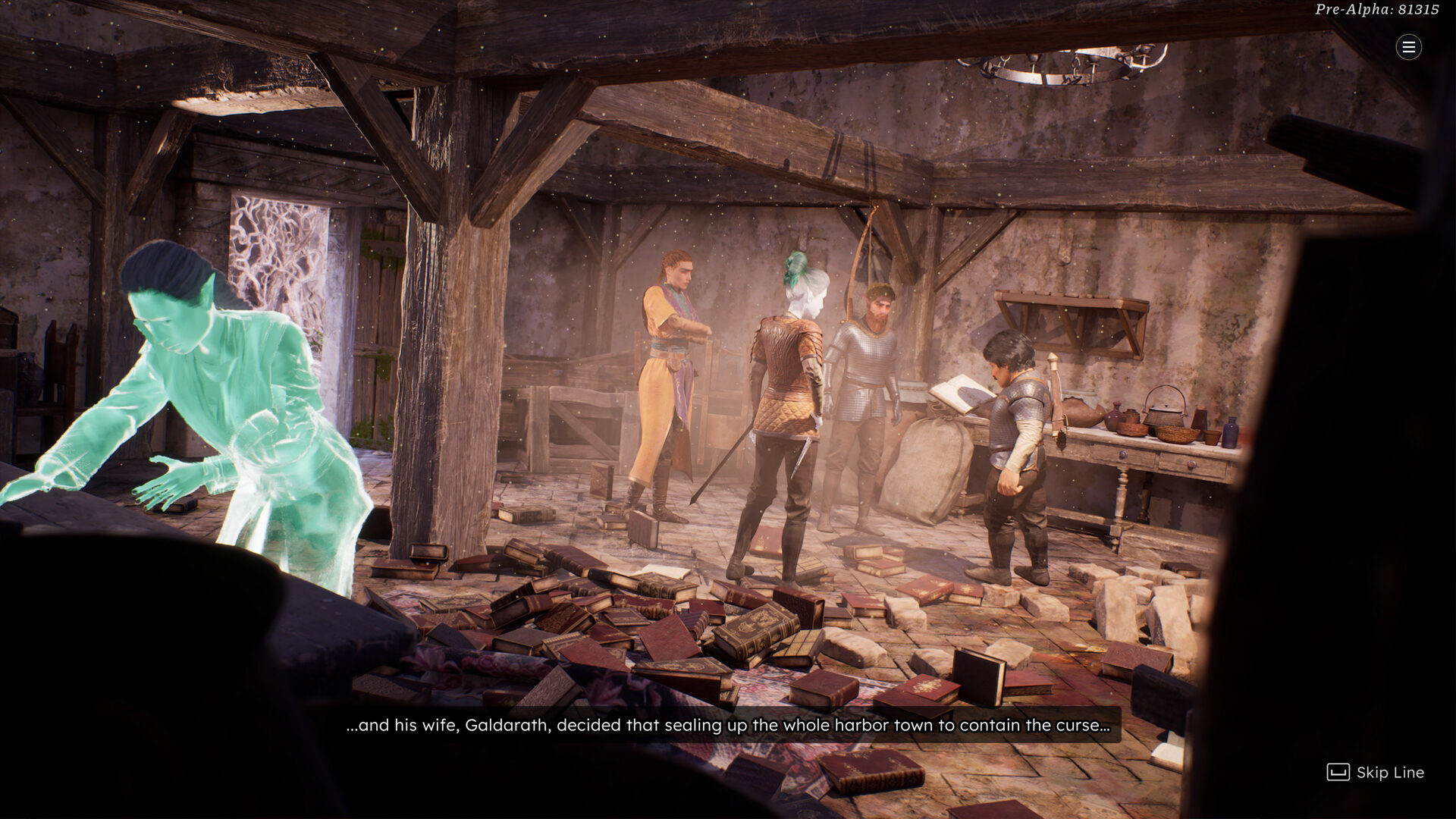Skip the current dialogue line
This screenshot has width=1456, height=819.
[1375, 772]
